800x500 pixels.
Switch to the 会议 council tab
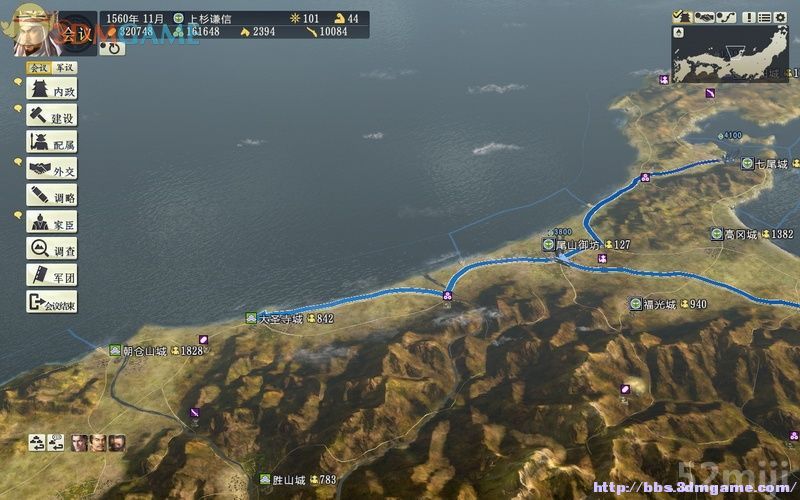click(x=38, y=68)
